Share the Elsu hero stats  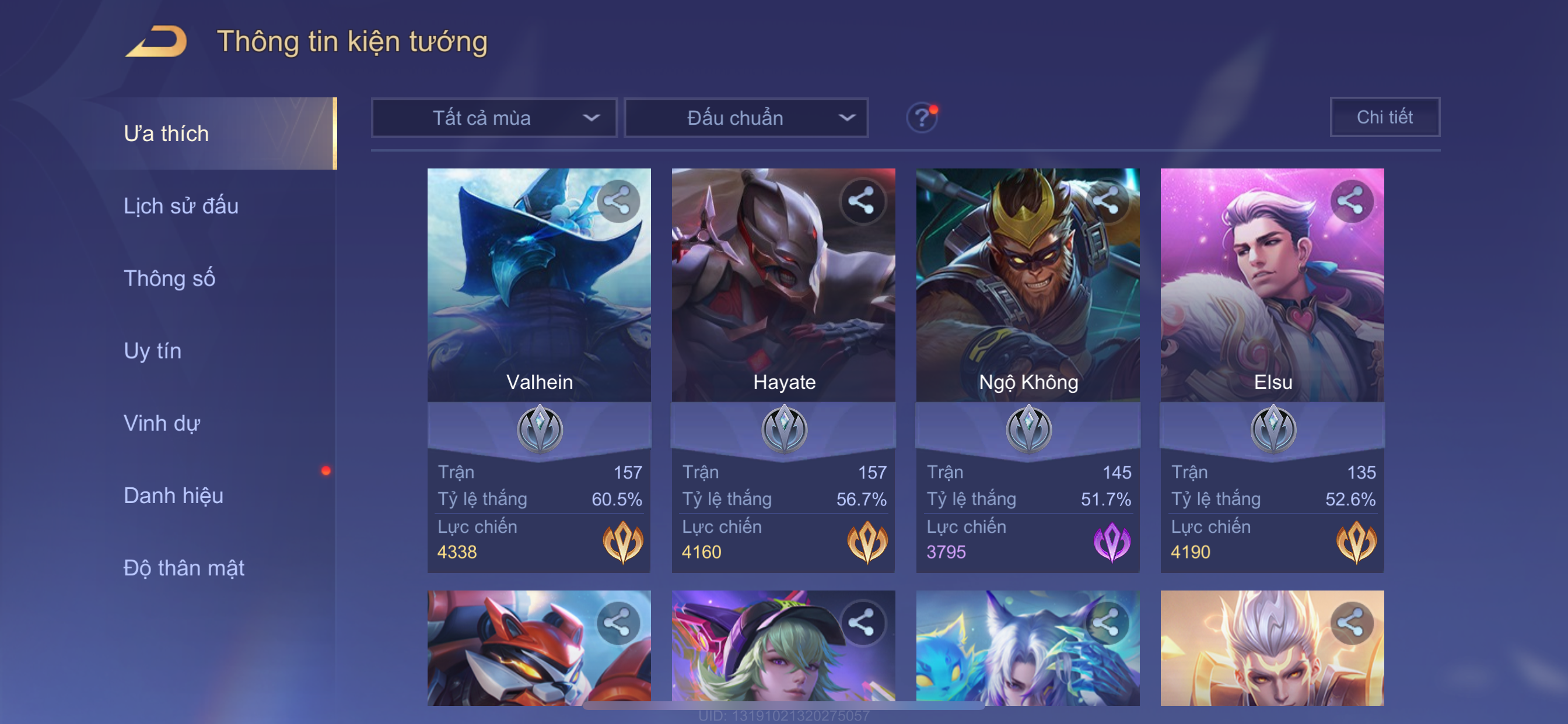(1350, 201)
